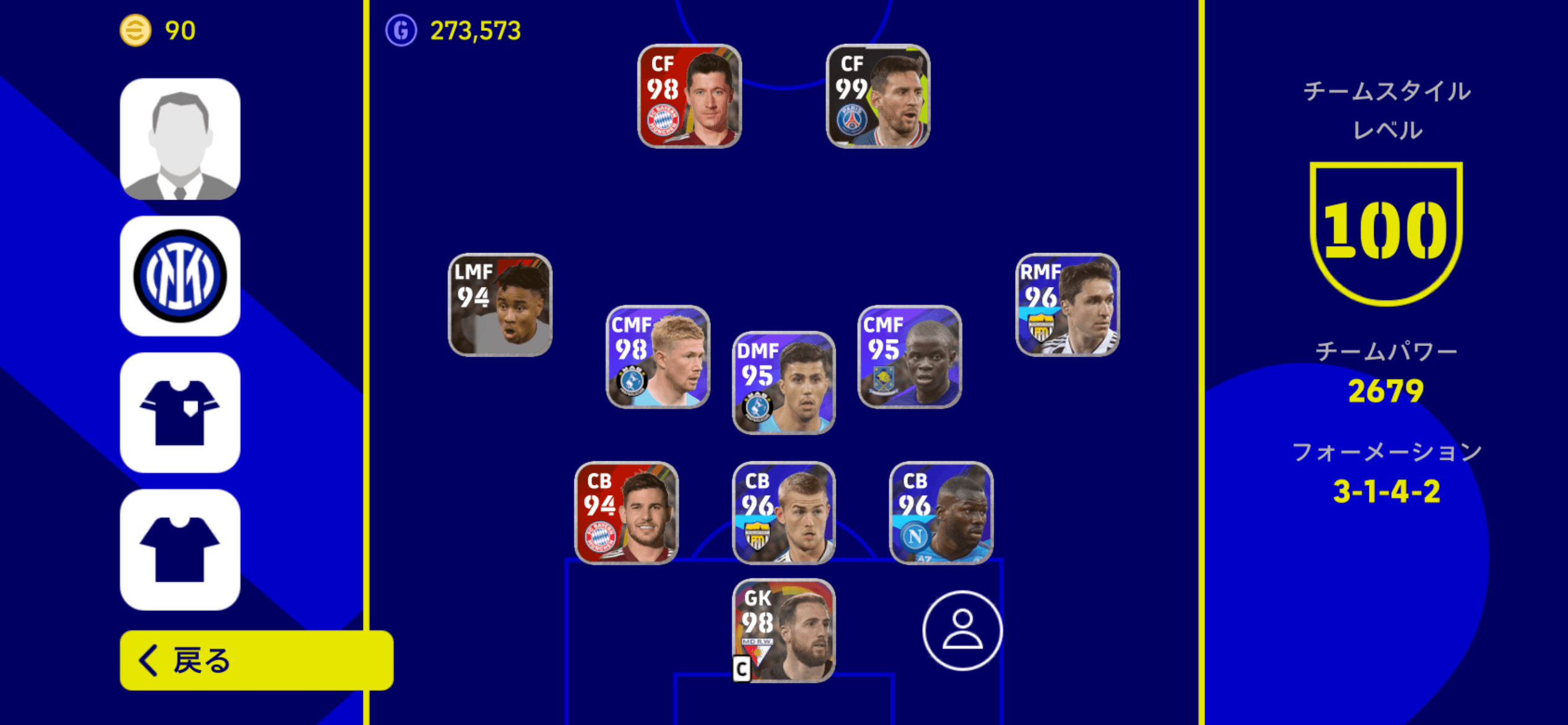This screenshot has width=1568, height=725.
Task: Select the CB 96 Koulibaly card
Action: [939, 513]
